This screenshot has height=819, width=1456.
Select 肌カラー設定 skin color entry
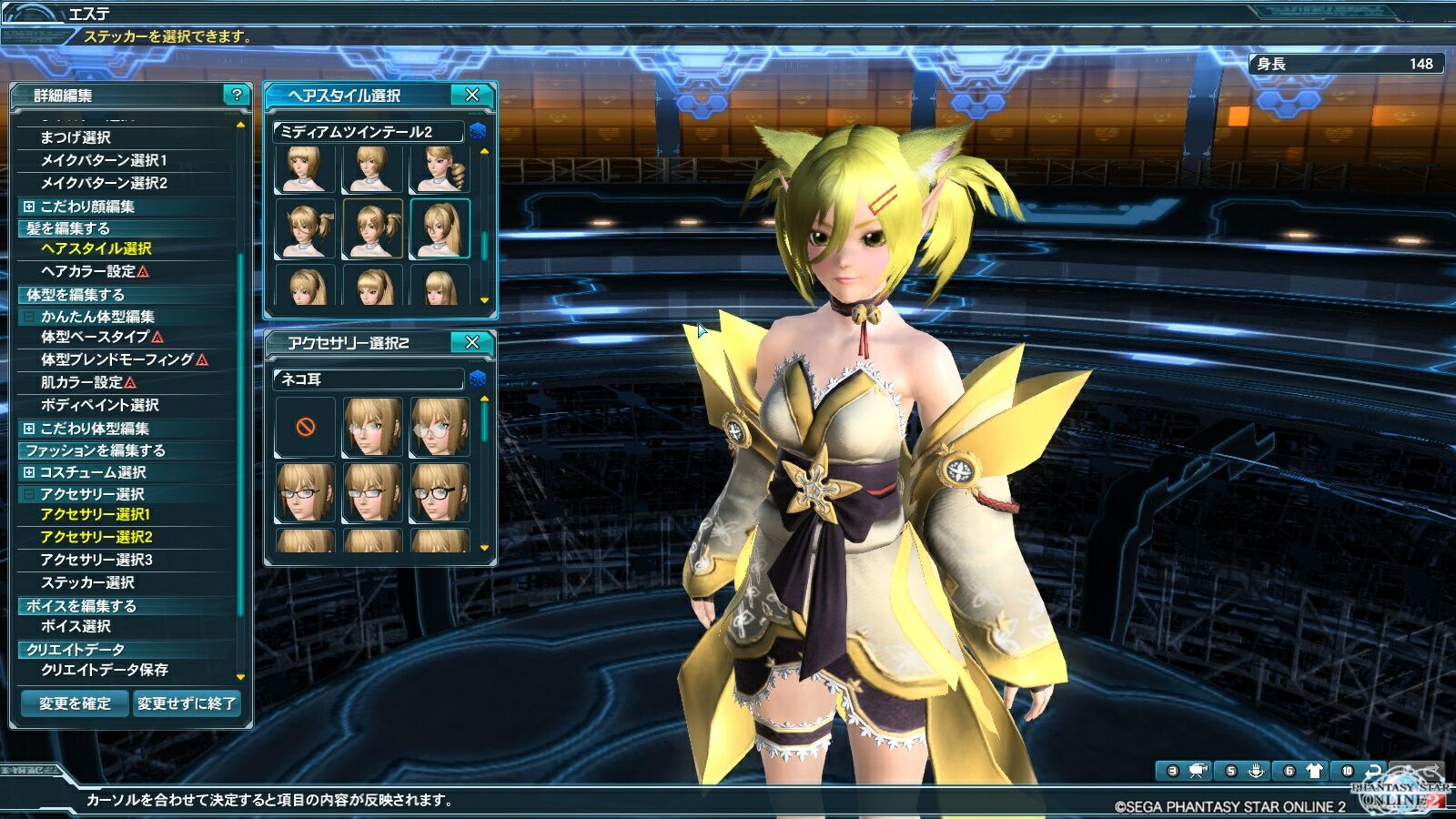click(82, 382)
